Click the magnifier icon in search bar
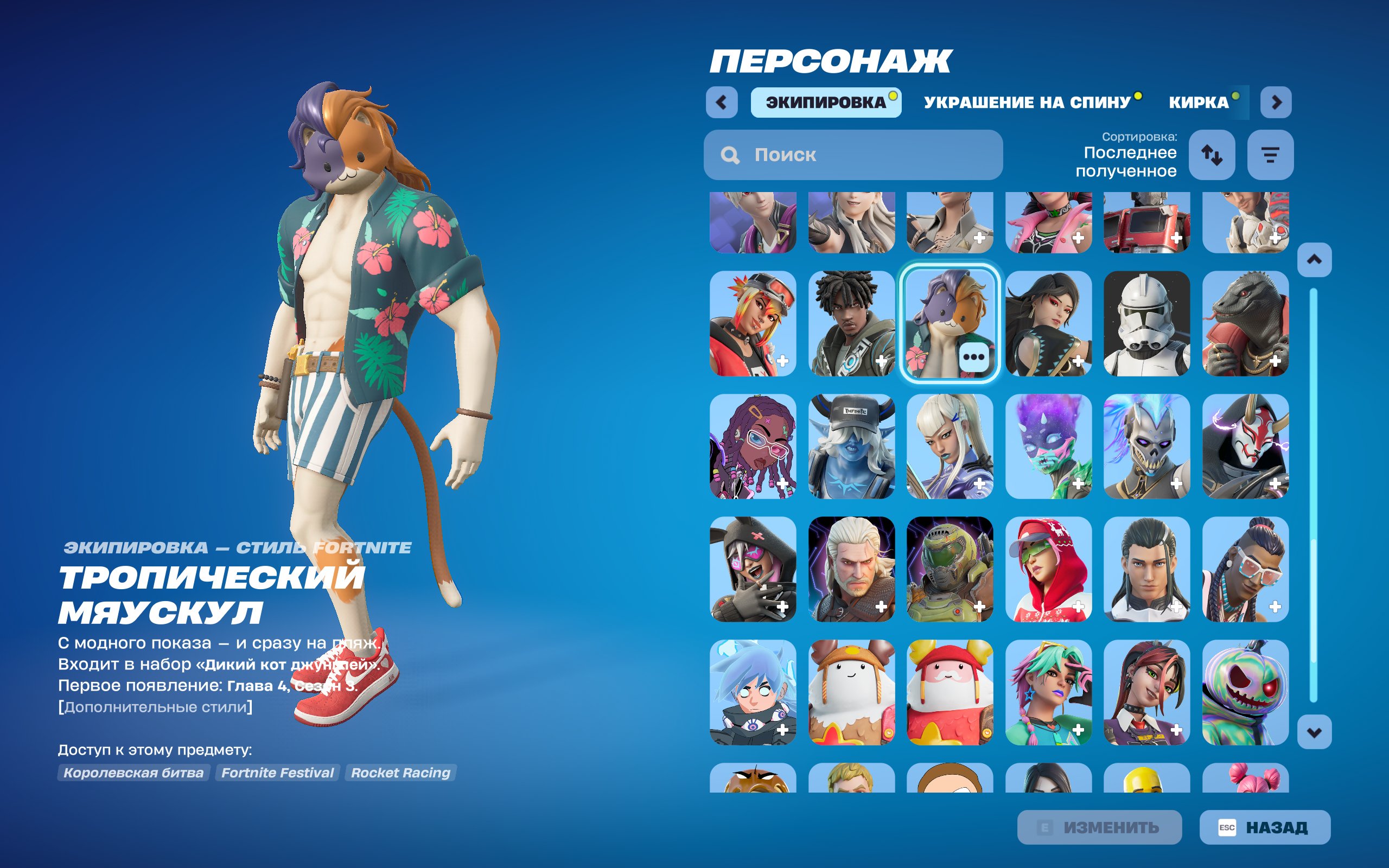 click(x=730, y=155)
